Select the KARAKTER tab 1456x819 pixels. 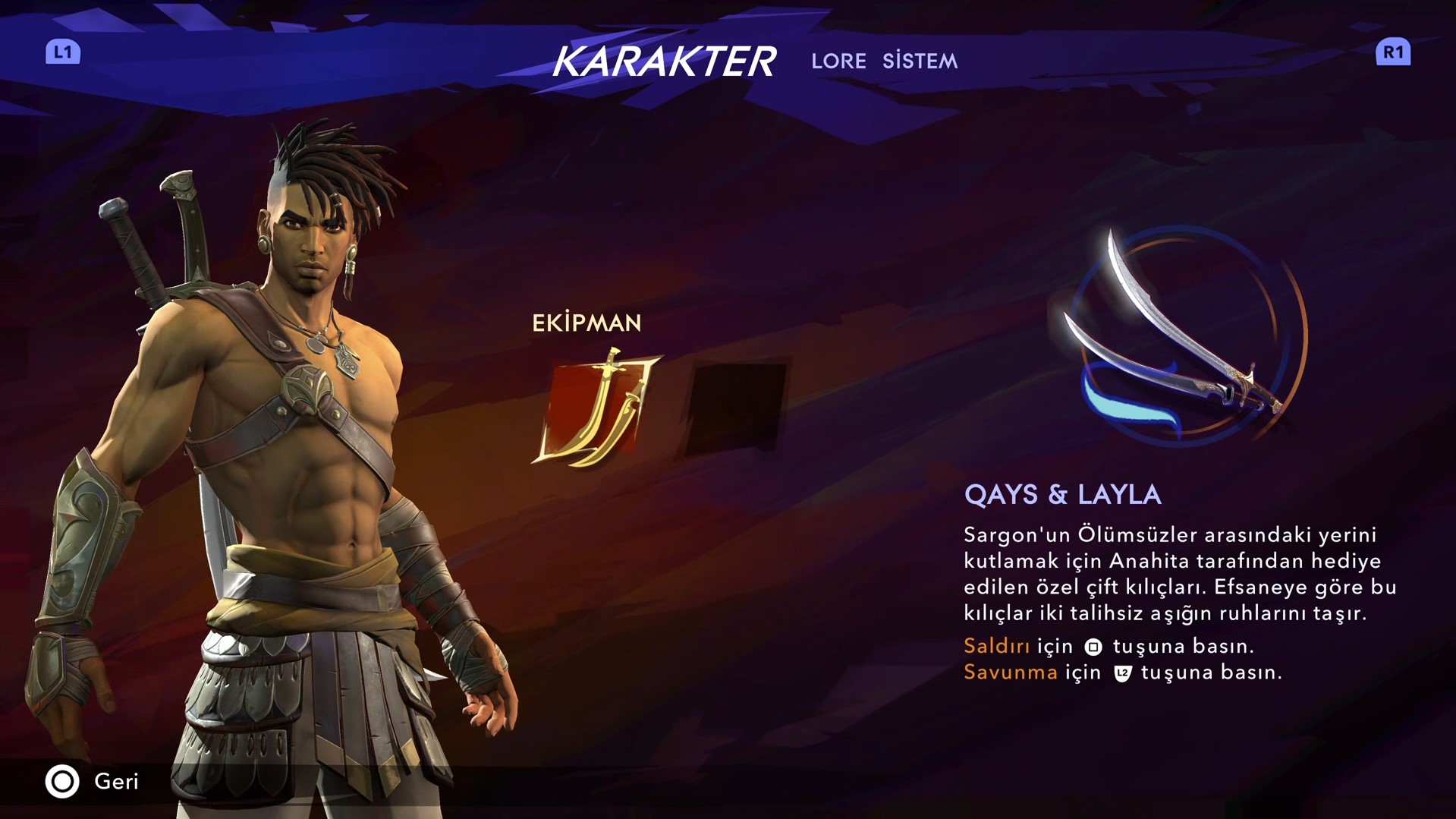pos(664,61)
